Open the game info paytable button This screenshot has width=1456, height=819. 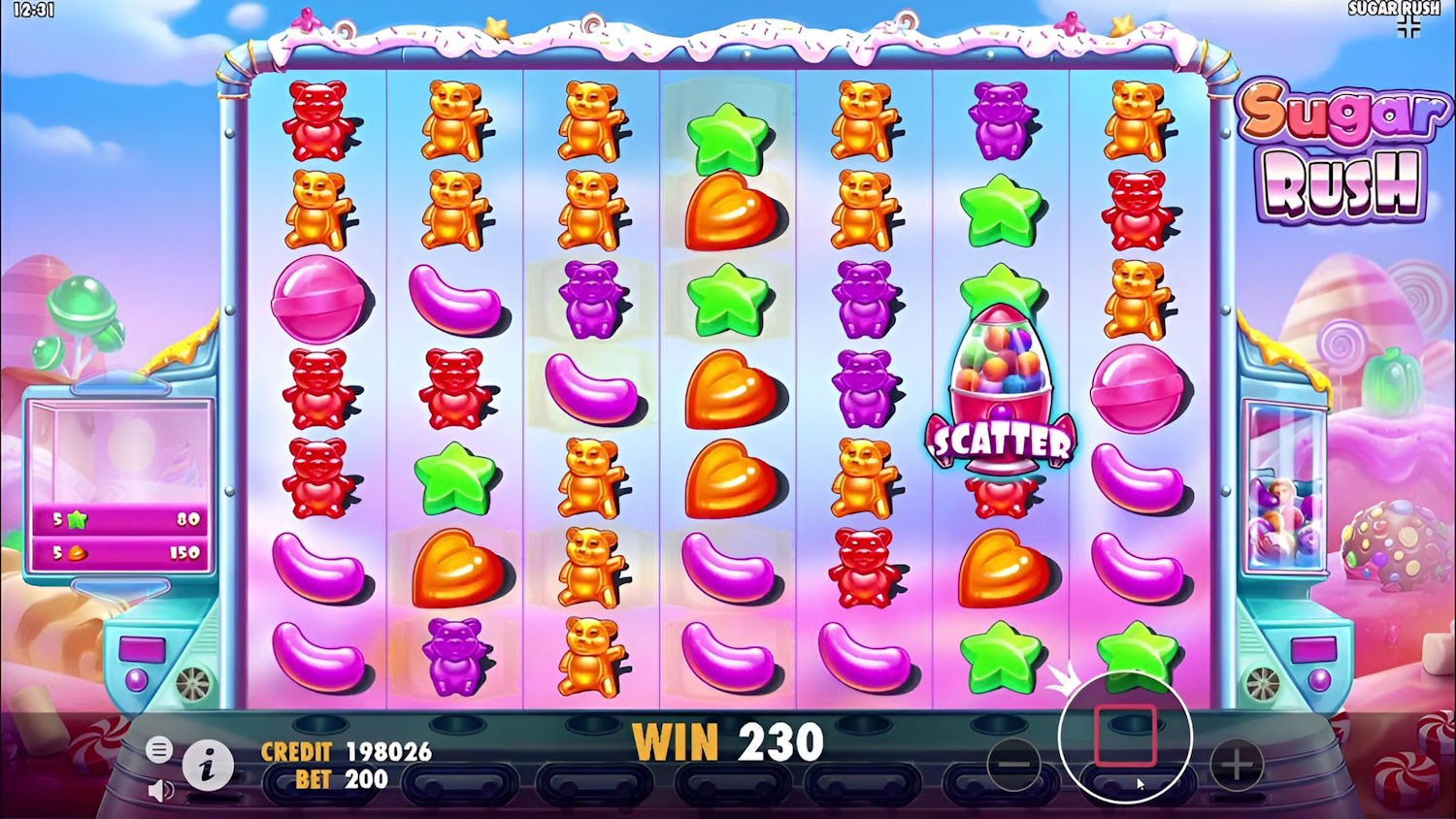(208, 766)
